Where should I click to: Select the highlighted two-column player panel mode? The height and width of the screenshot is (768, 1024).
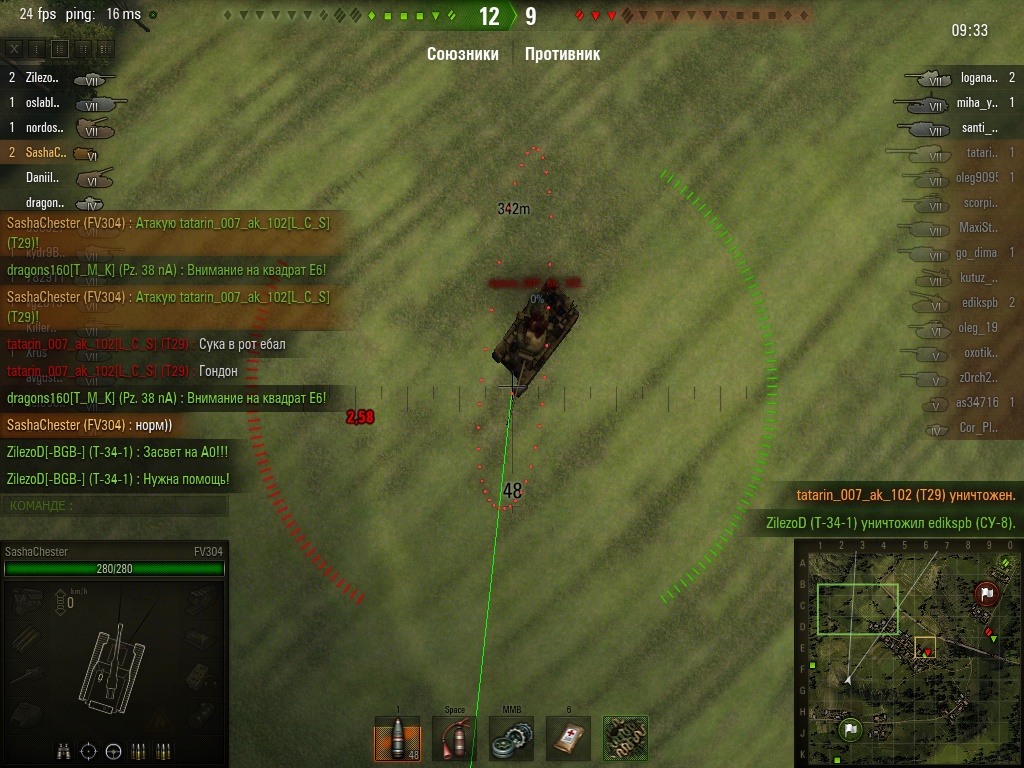(x=60, y=48)
